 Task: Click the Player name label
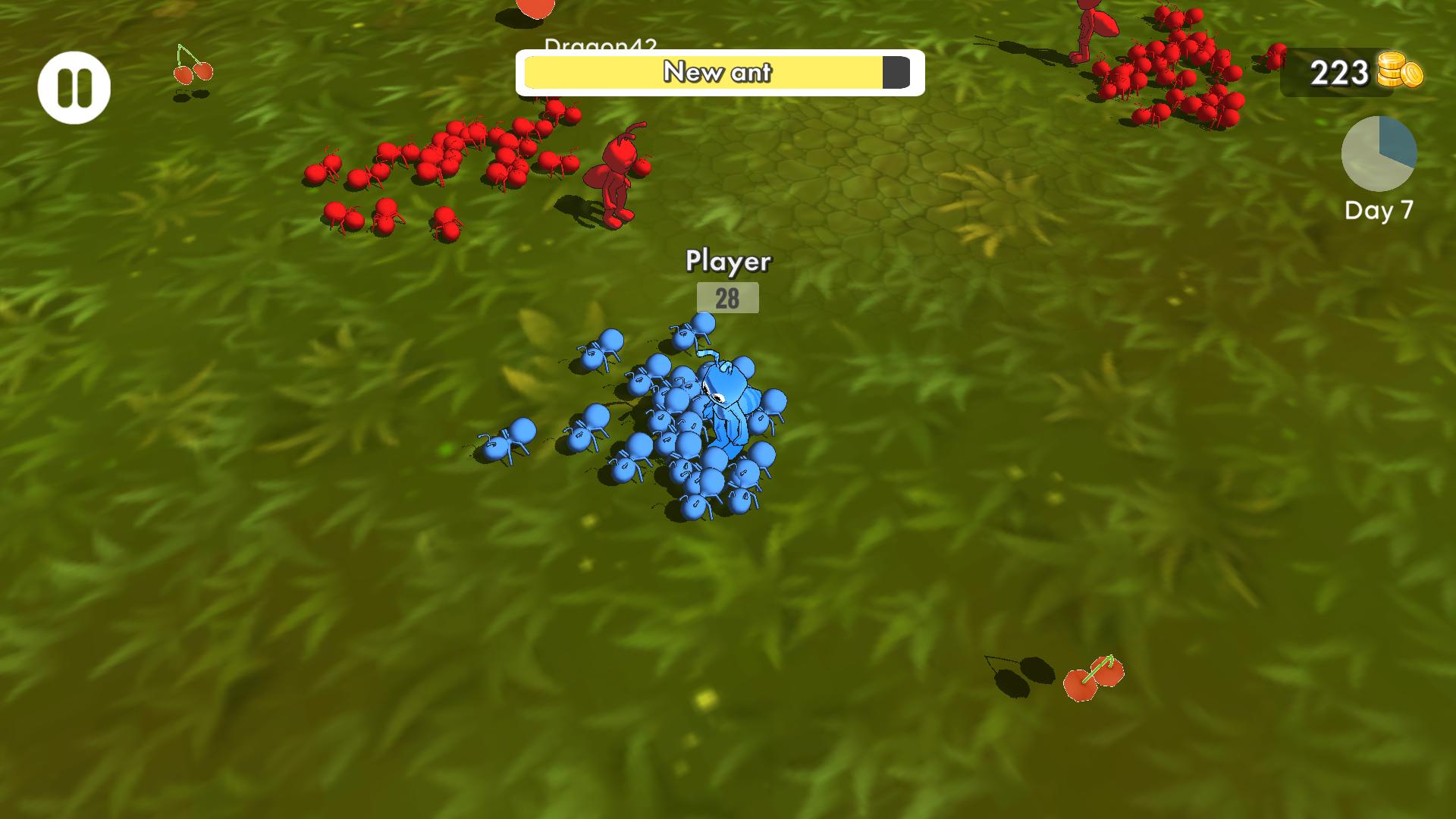click(729, 262)
